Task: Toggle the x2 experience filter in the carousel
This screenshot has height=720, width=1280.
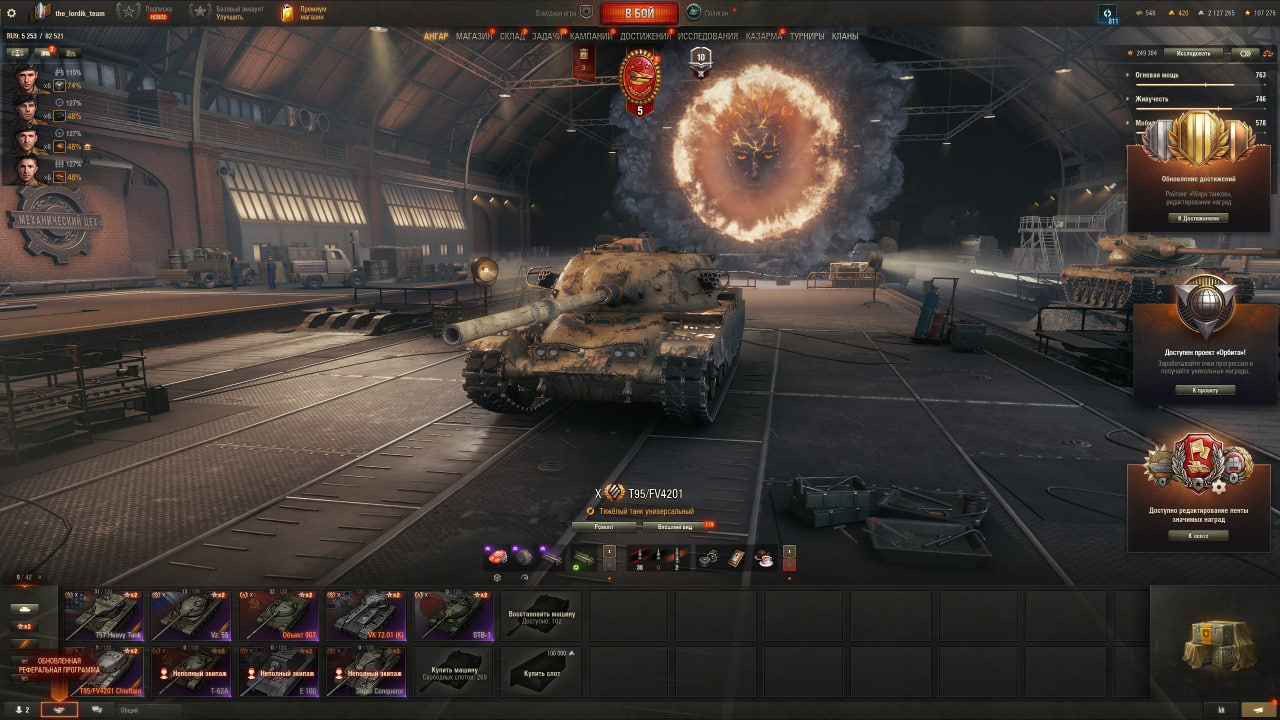Action: (x=24, y=627)
